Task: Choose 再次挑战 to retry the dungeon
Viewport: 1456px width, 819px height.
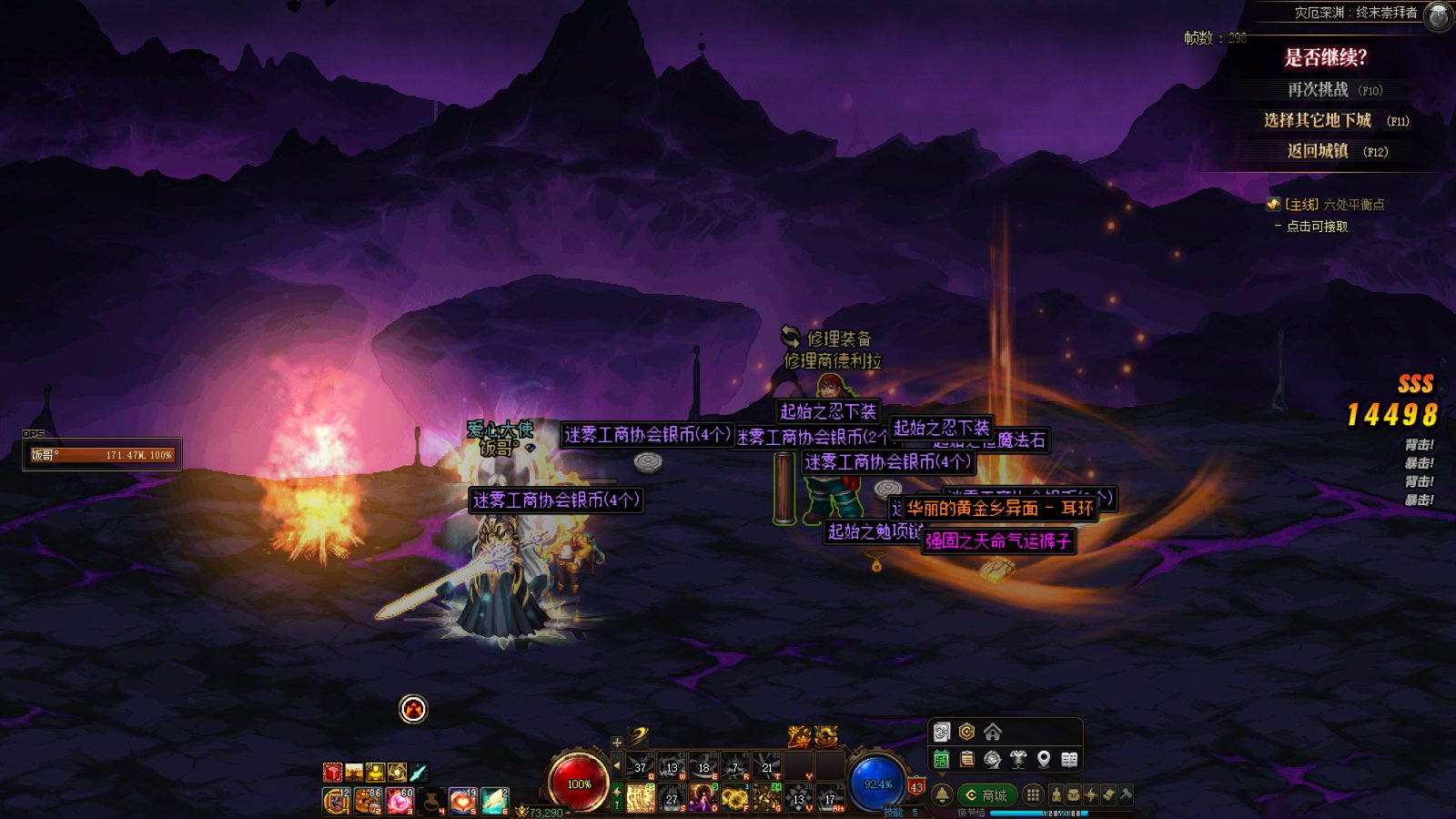Action: [x=1318, y=90]
